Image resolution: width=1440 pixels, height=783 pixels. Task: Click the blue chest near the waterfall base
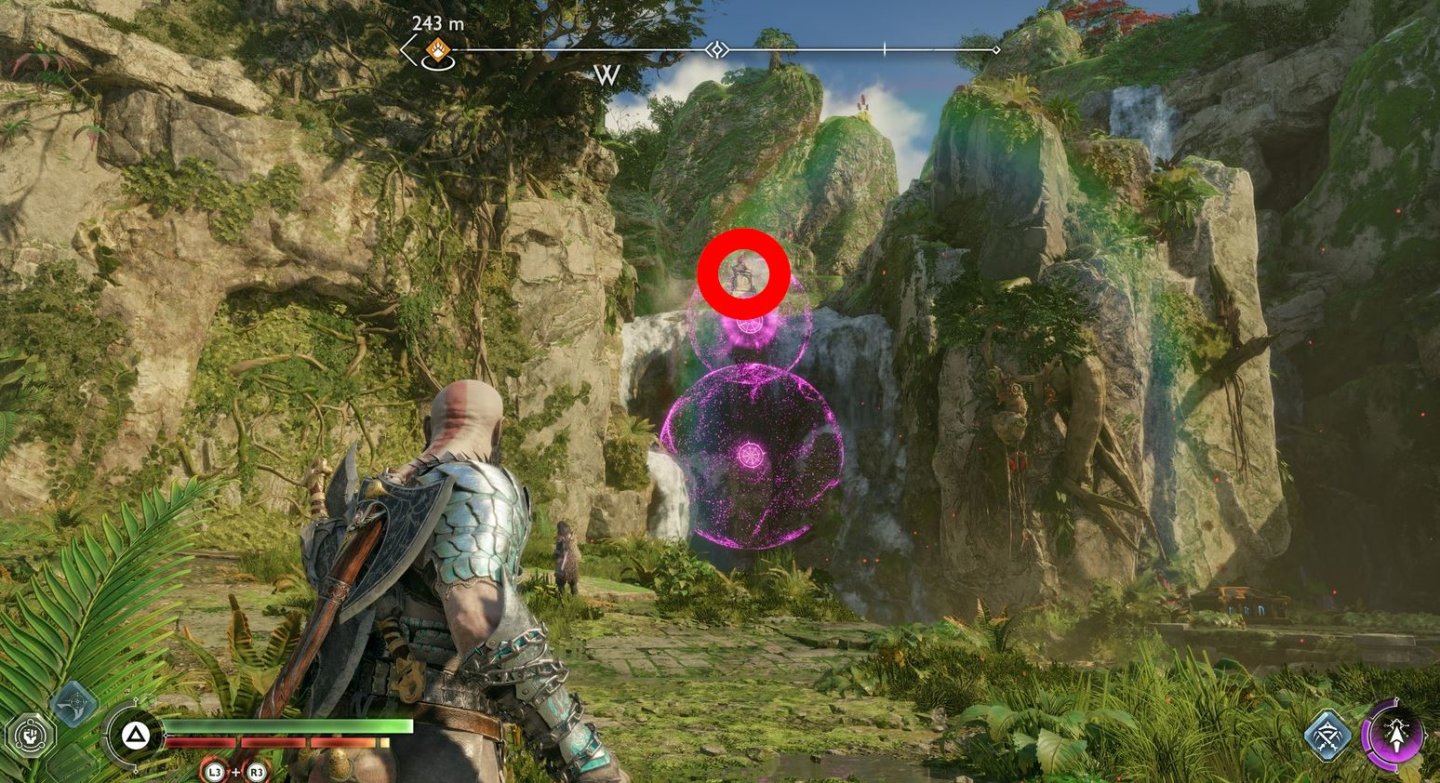pos(1247,607)
